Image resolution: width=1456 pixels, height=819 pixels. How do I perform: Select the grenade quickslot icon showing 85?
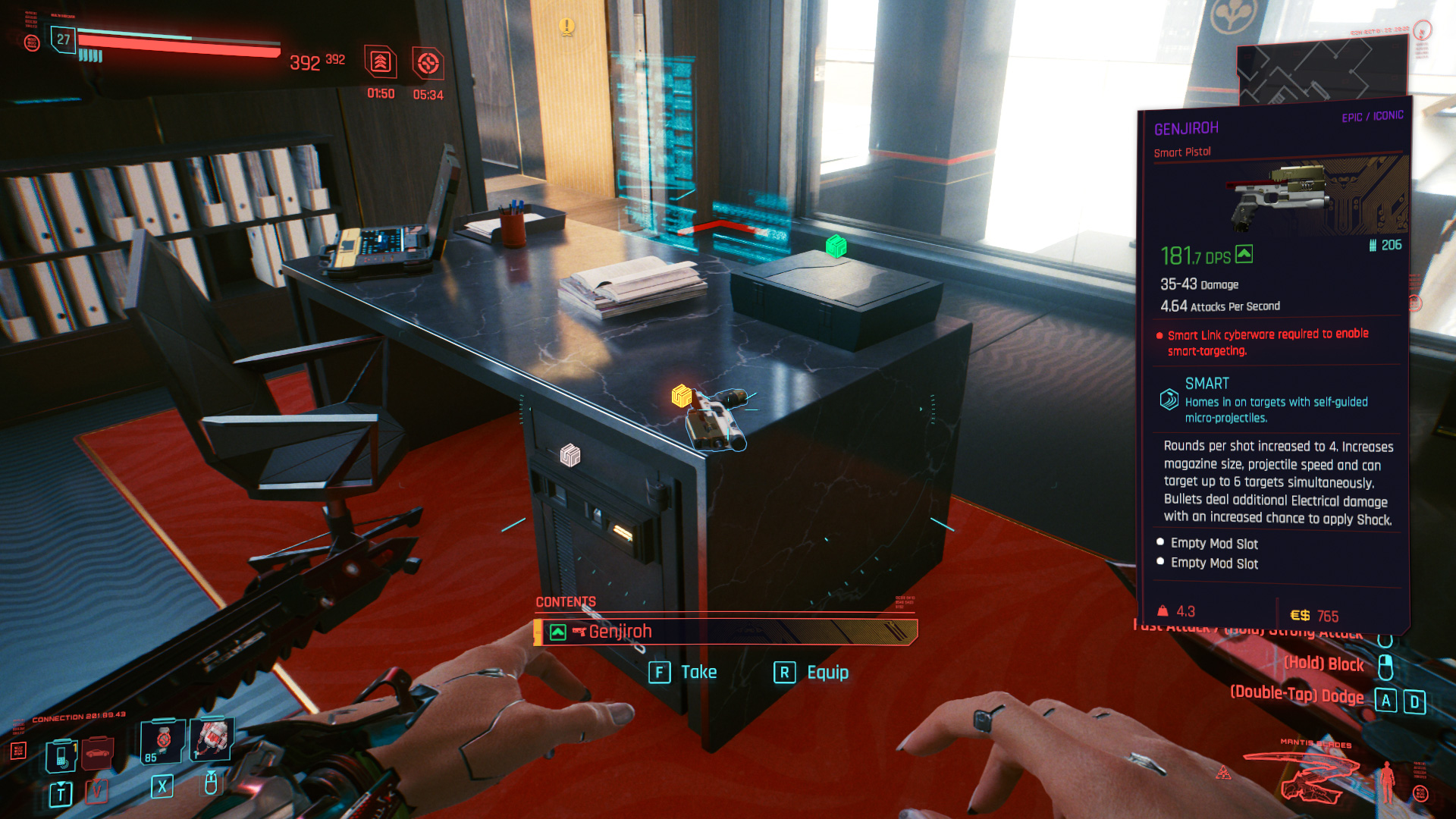coord(162,742)
